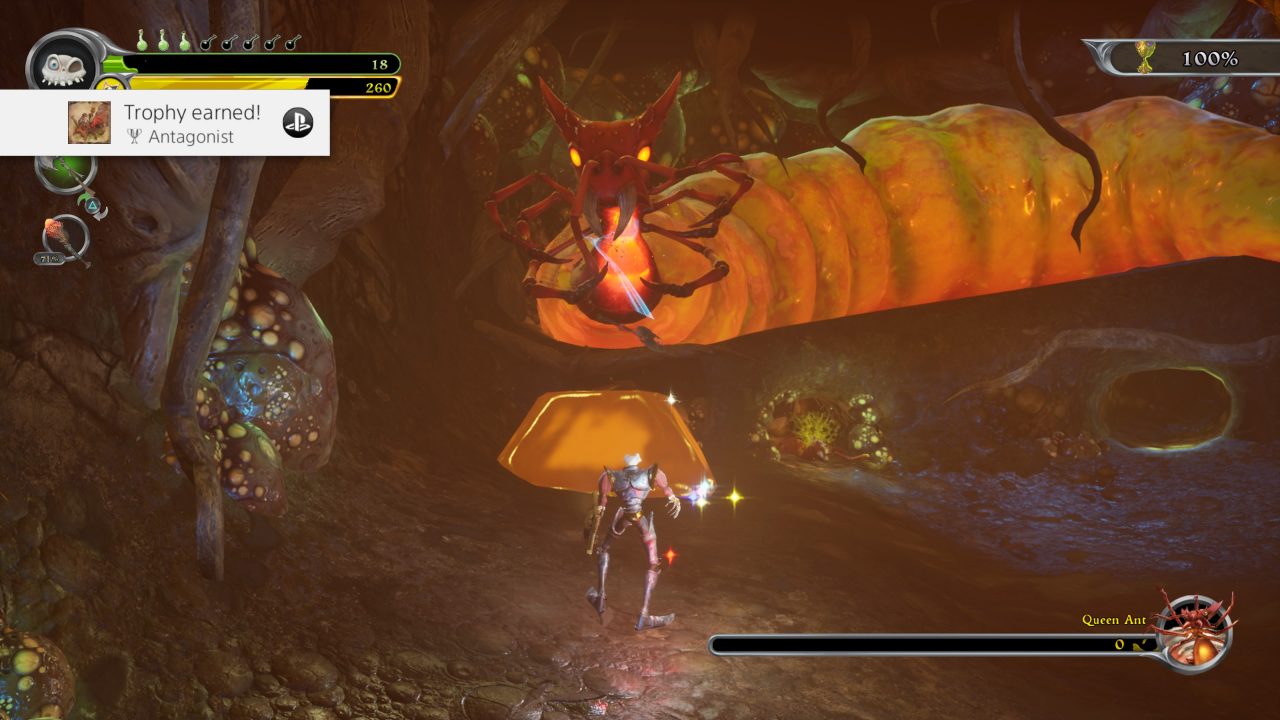Select the equipped axe weapon slot

point(64,171)
